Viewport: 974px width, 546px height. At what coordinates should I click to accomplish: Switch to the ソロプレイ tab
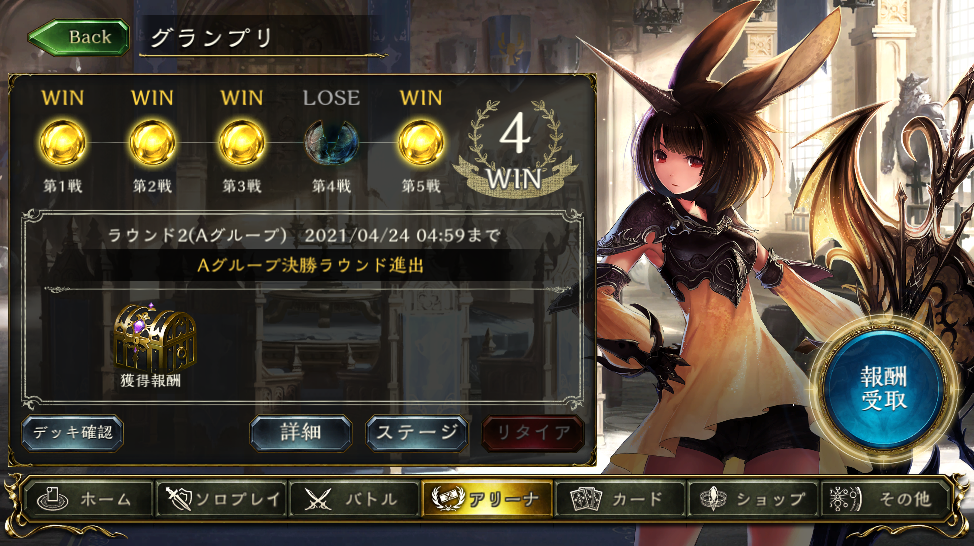(222, 499)
